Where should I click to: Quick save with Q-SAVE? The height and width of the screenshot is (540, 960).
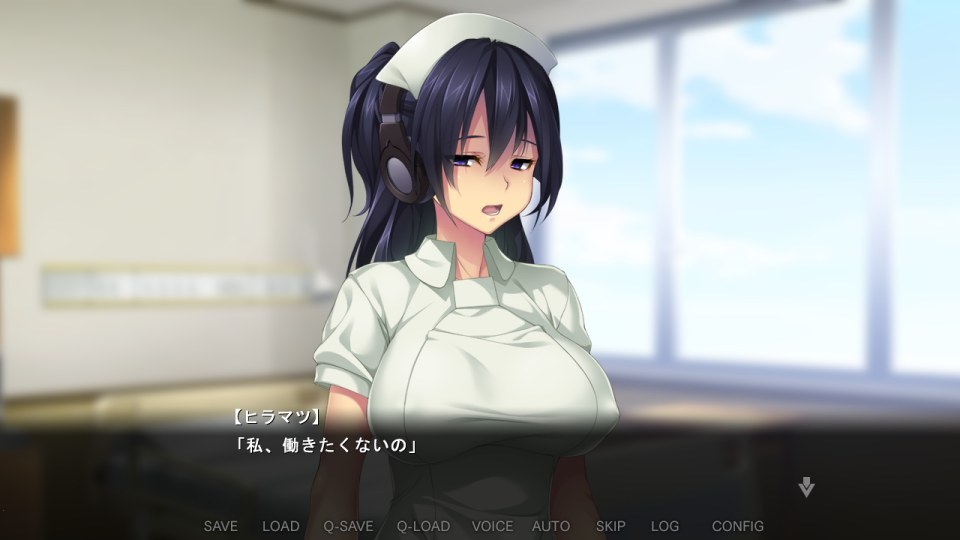(x=348, y=526)
